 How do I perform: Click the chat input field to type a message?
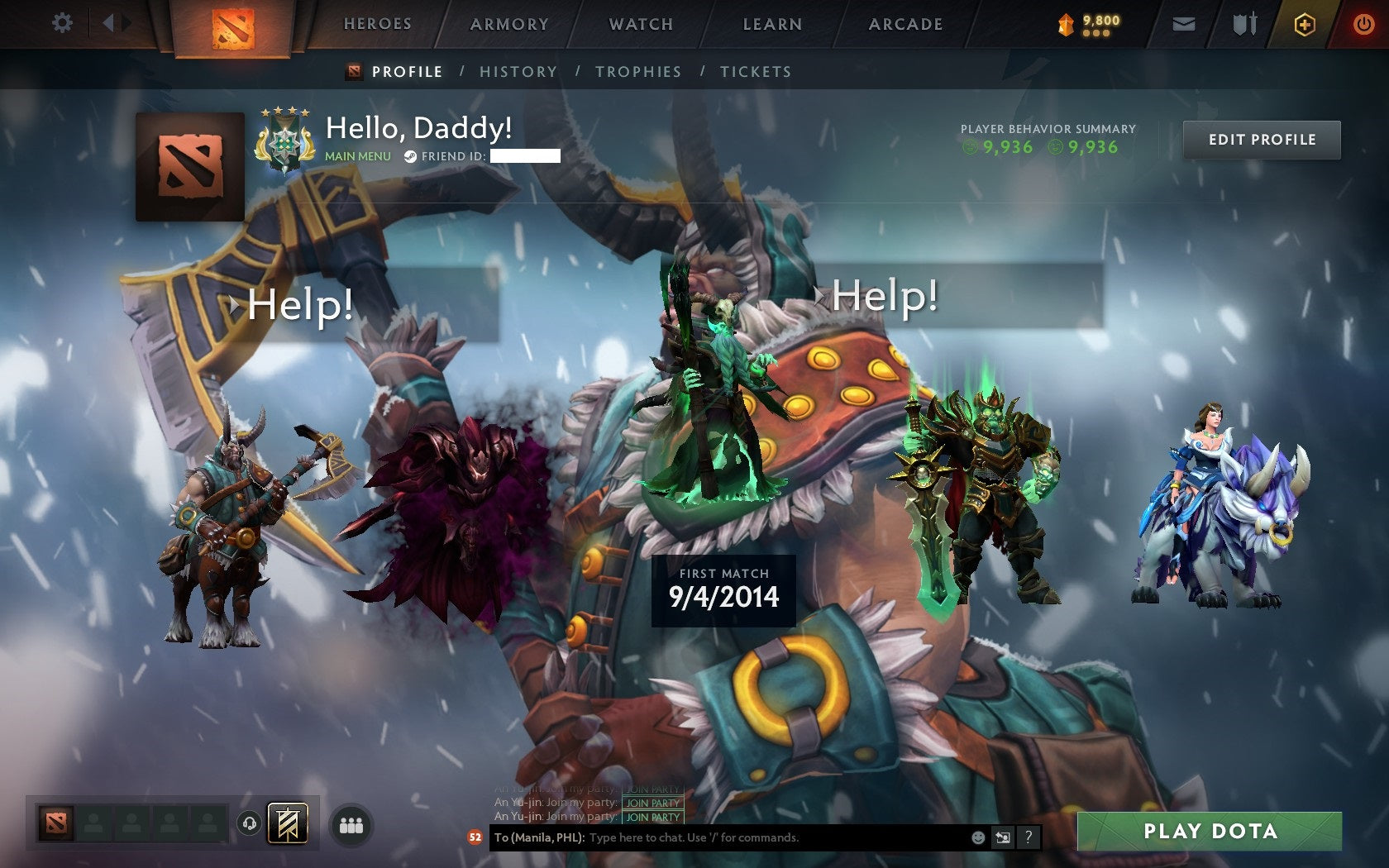click(x=744, y=837)
